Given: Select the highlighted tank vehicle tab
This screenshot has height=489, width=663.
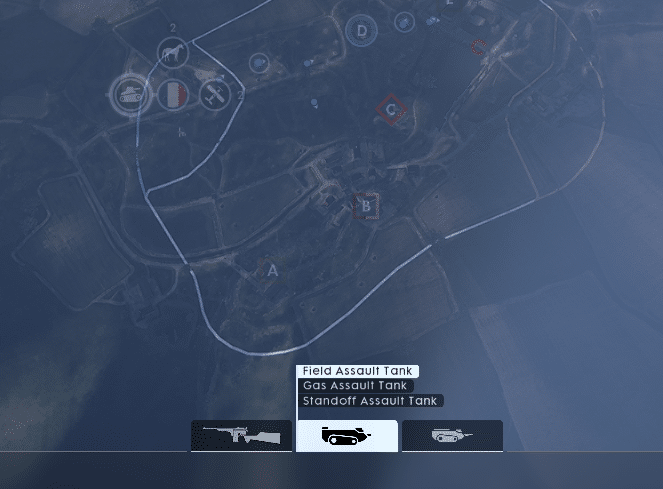Looking at the screenshot, I should point(347,436).
